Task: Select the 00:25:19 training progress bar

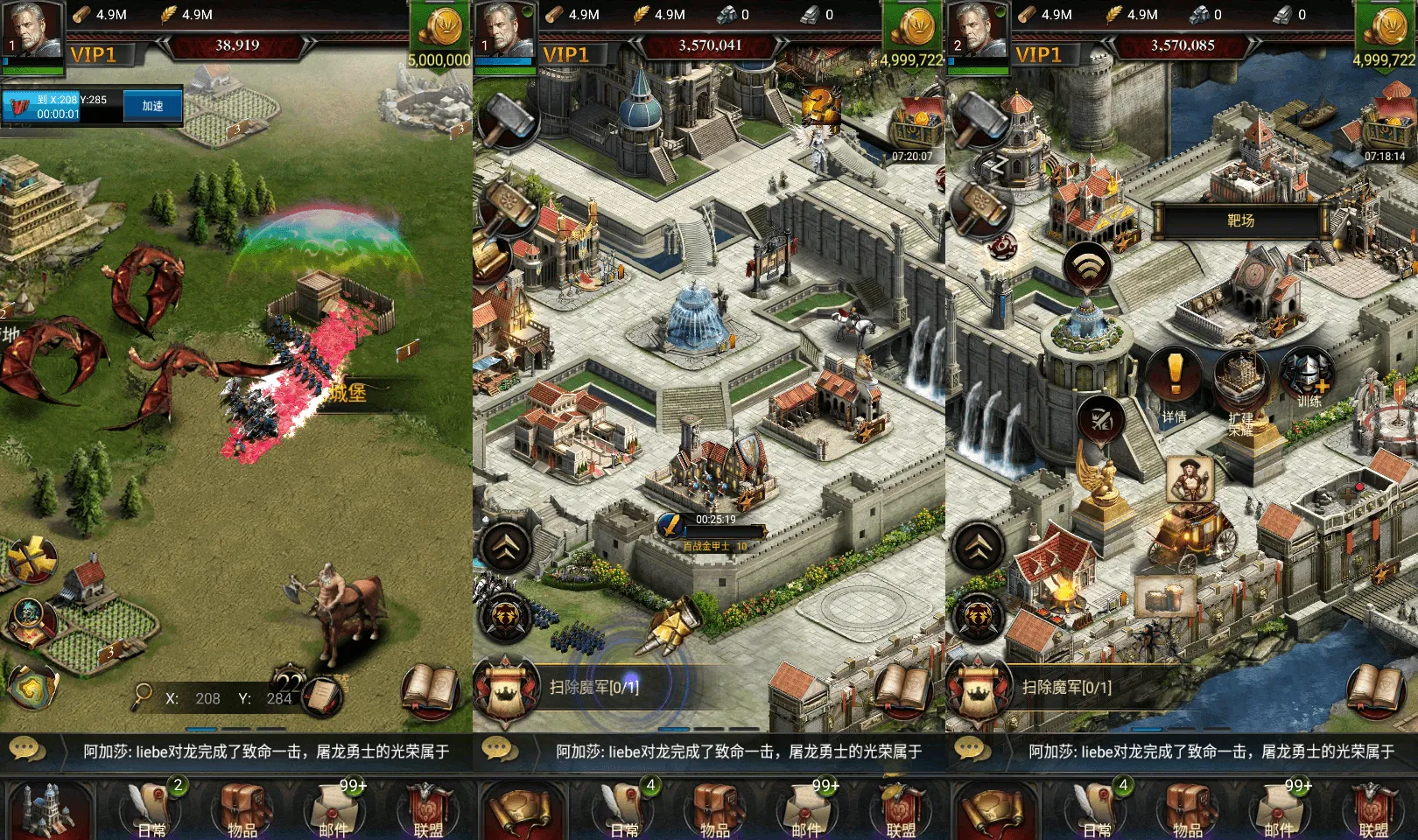Action: (713, 526)
